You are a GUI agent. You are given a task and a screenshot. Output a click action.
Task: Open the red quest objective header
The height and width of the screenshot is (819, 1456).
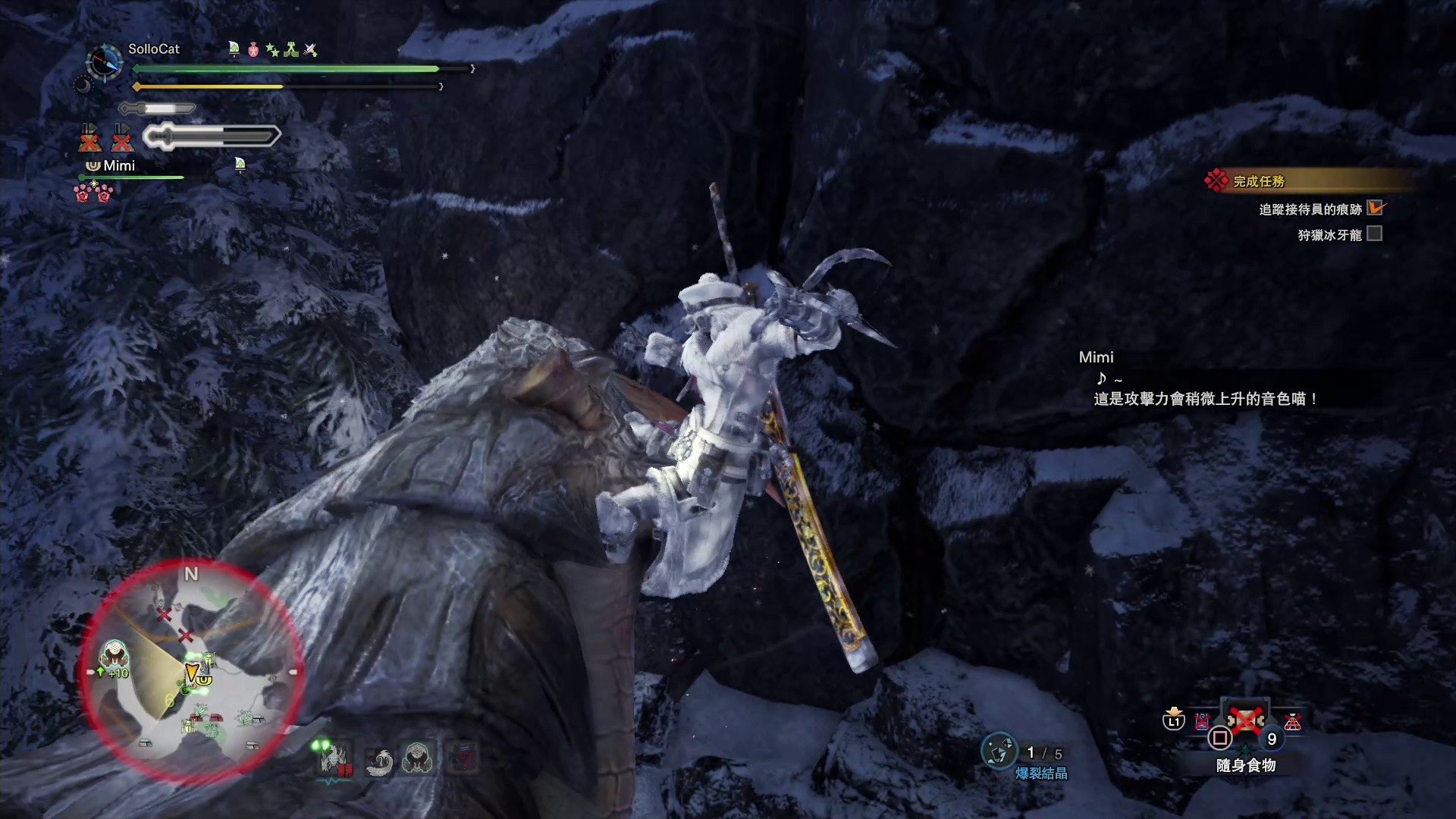[1259, 181]
